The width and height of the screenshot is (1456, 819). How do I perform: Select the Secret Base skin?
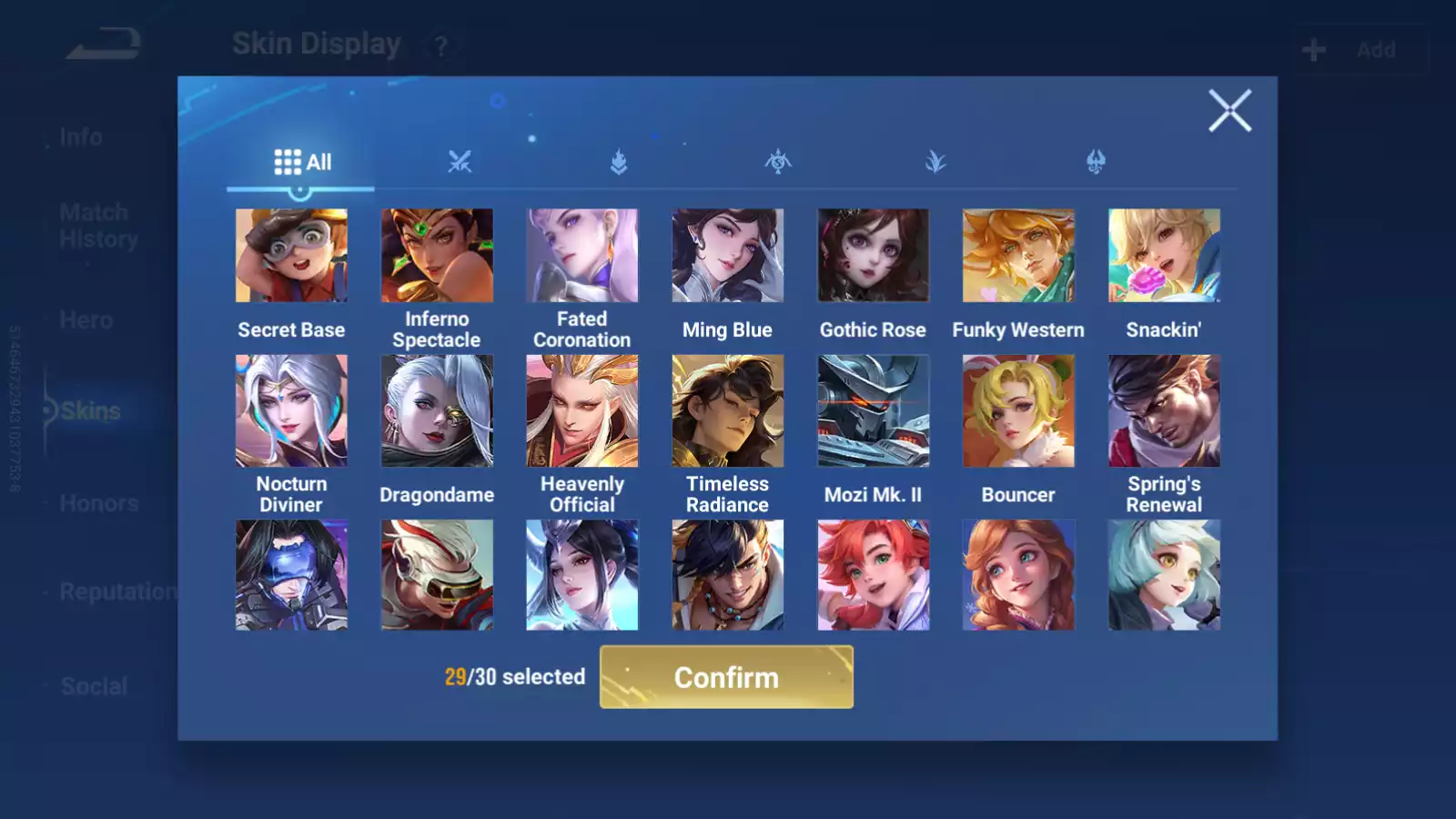(291, 256)
